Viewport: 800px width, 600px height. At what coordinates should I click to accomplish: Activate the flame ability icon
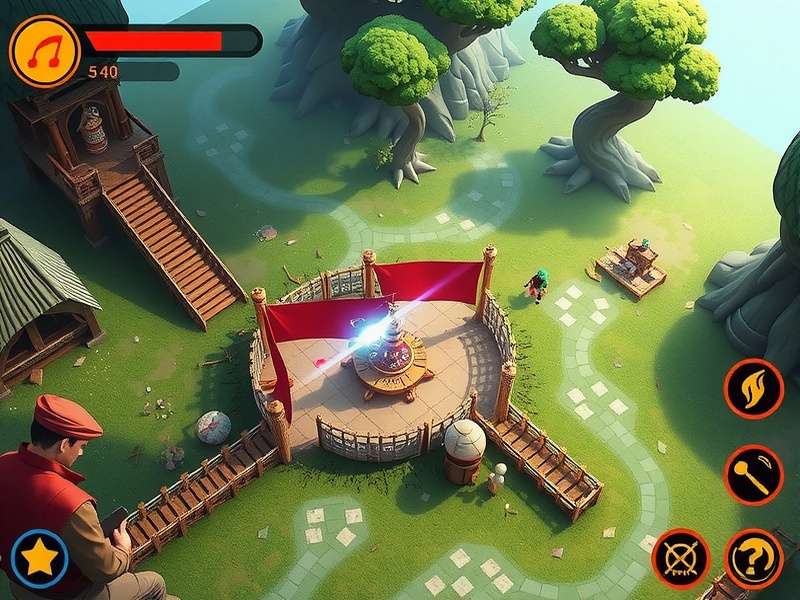753,388
